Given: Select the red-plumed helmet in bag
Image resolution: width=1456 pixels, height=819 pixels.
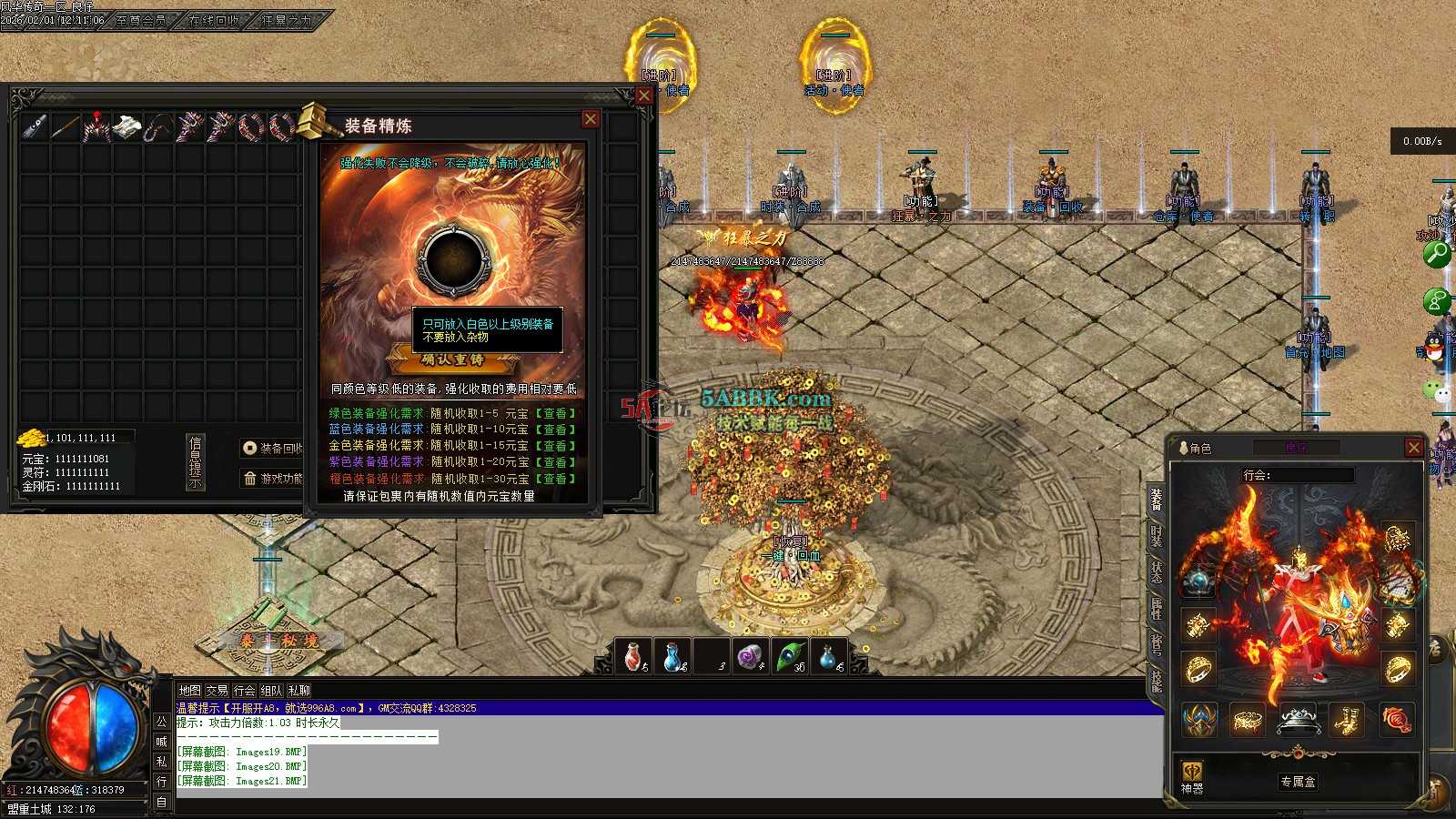Looking at the screenshot, I should coord(96,127).
